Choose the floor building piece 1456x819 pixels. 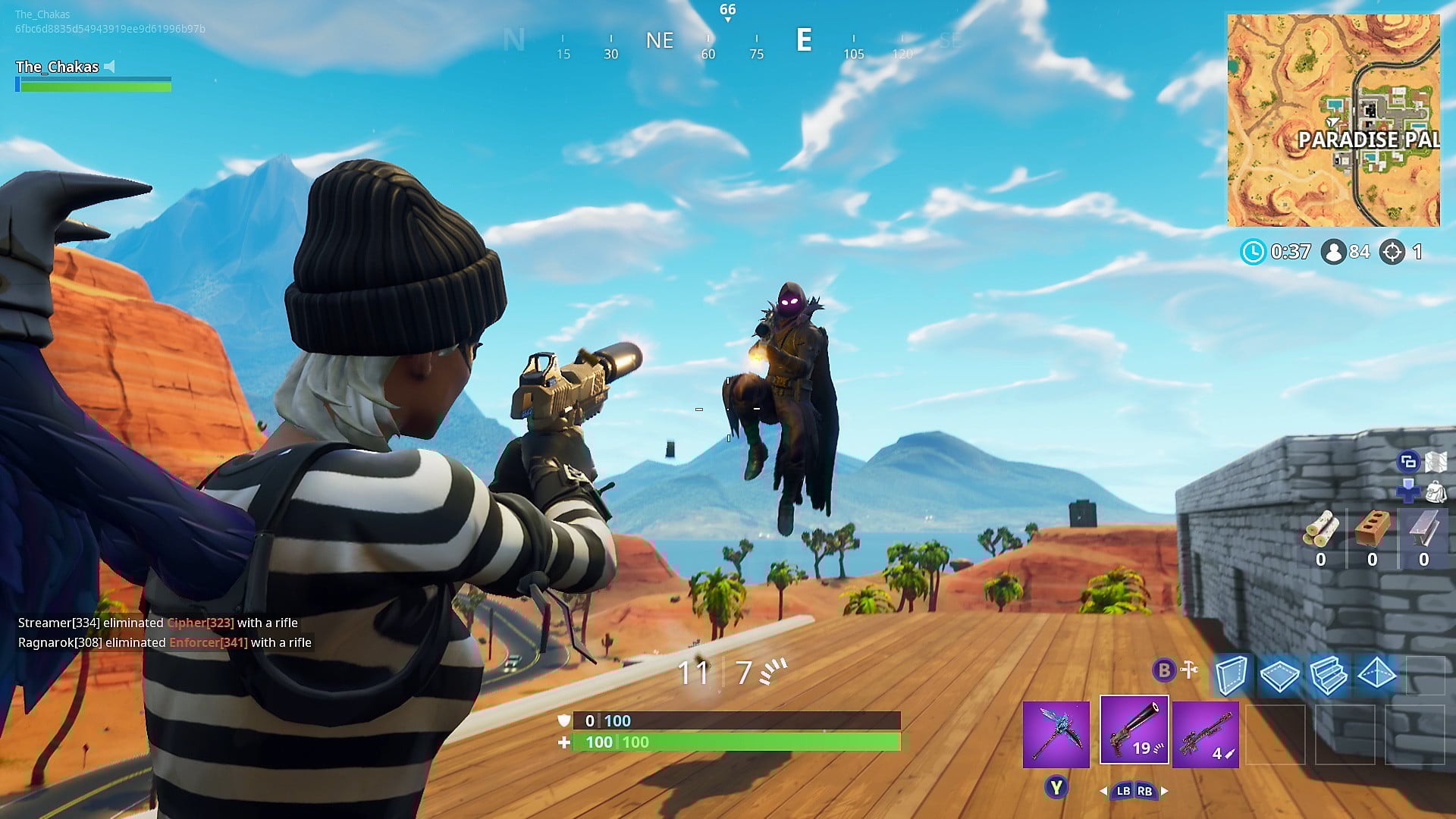(x=1279, y=674)
